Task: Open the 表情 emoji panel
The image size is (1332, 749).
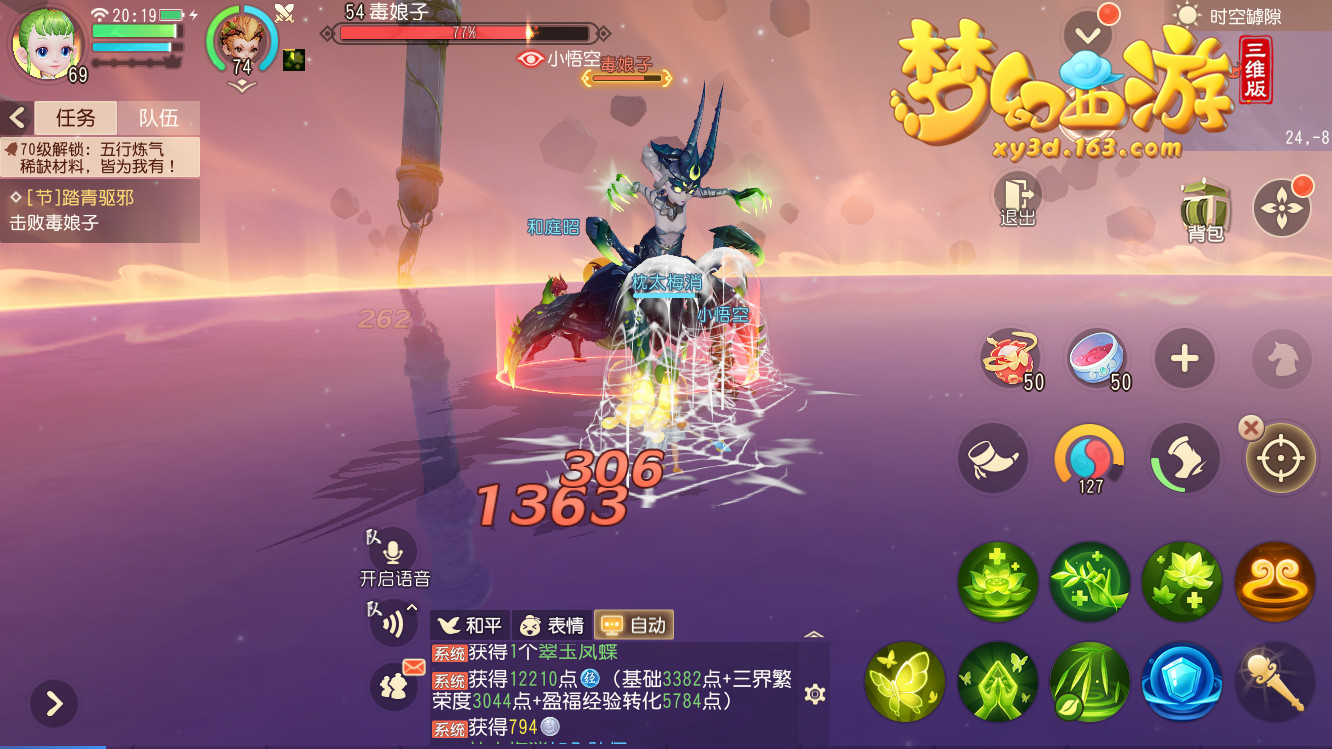Action: (552, 625)
